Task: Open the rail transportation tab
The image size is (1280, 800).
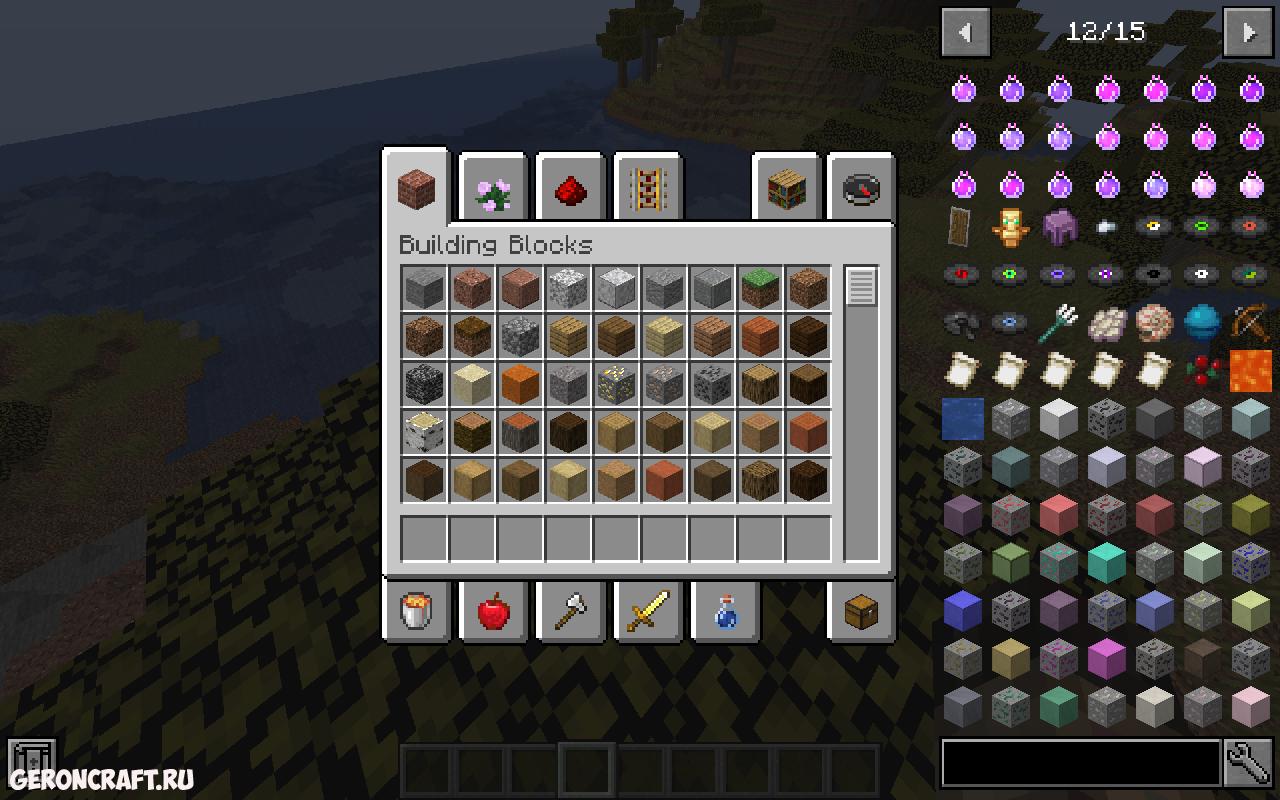Action: tap(647, 189)
